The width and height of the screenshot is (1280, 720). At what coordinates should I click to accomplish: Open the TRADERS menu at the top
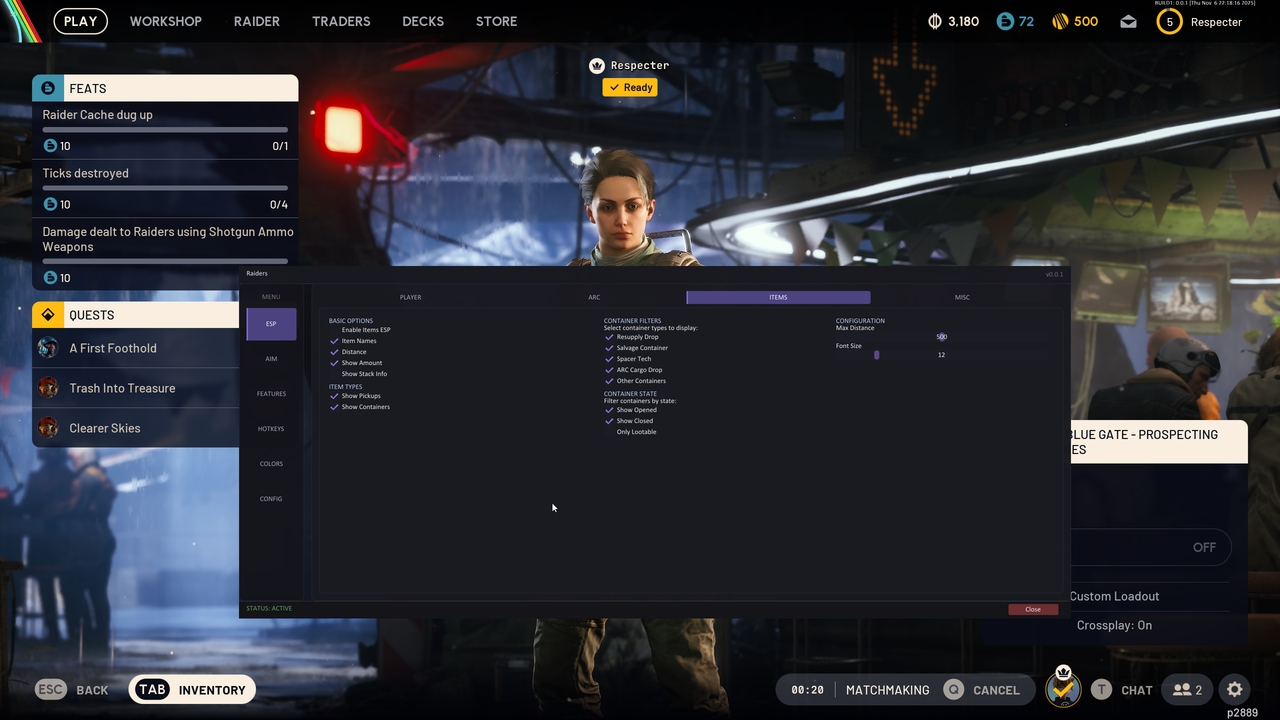[x=341, y=21]
